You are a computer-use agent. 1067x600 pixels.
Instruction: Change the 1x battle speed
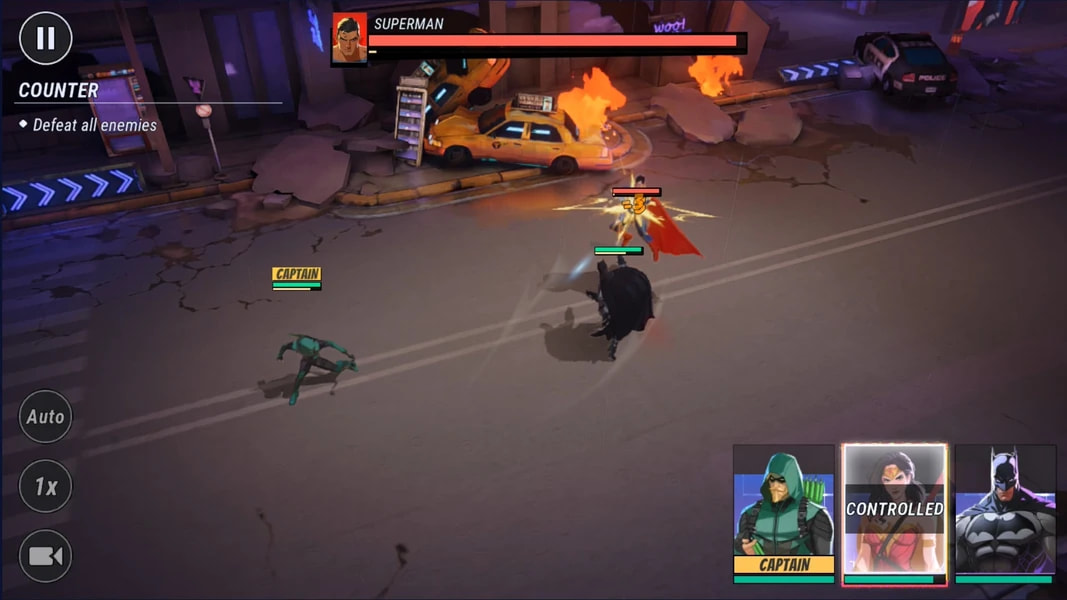coord(45,486)
